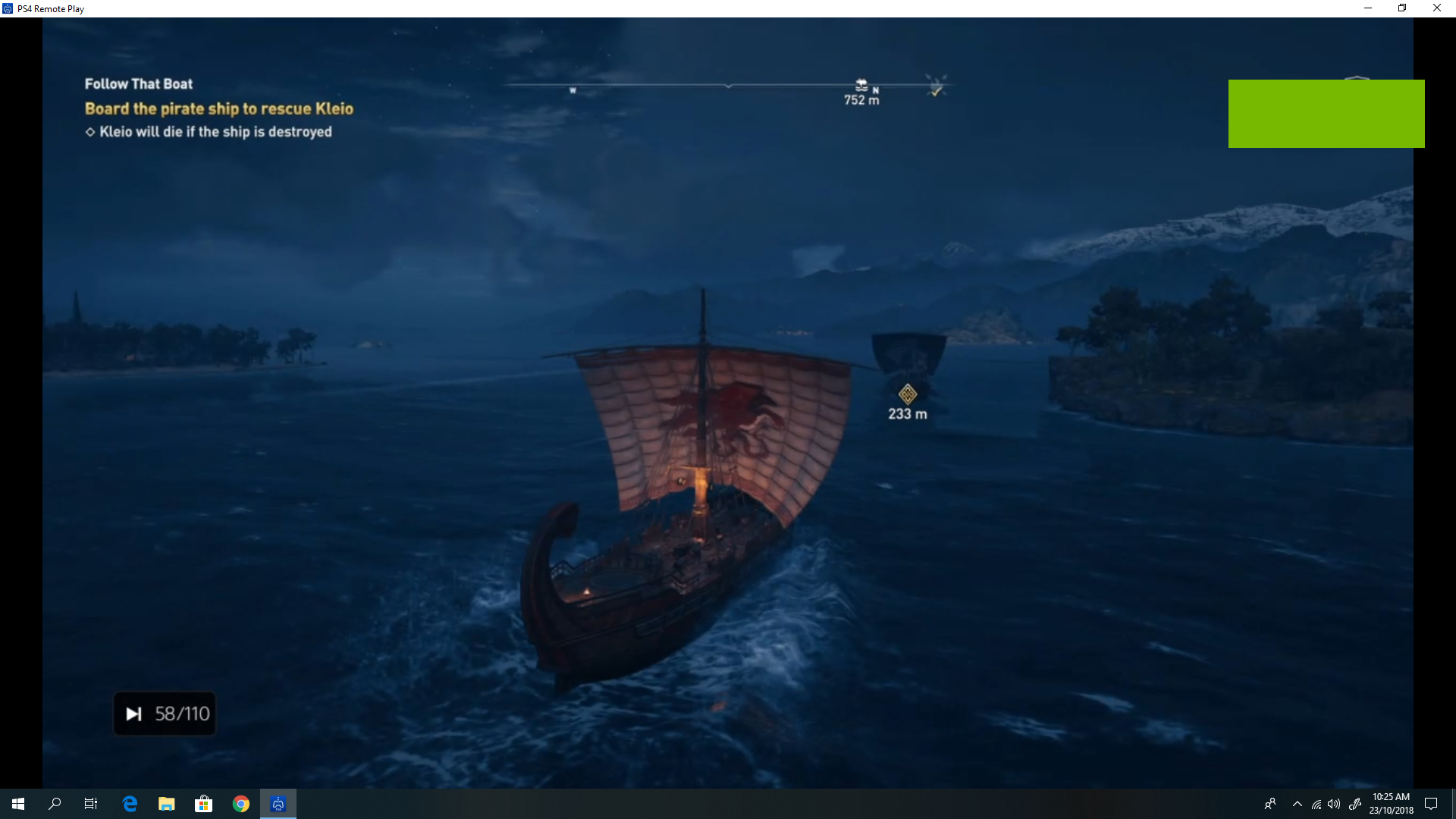The width and height of the screenshot is (1456, 819).
Task: Open the calendar flyout from the clock
Action: [x=1392, y=802]
